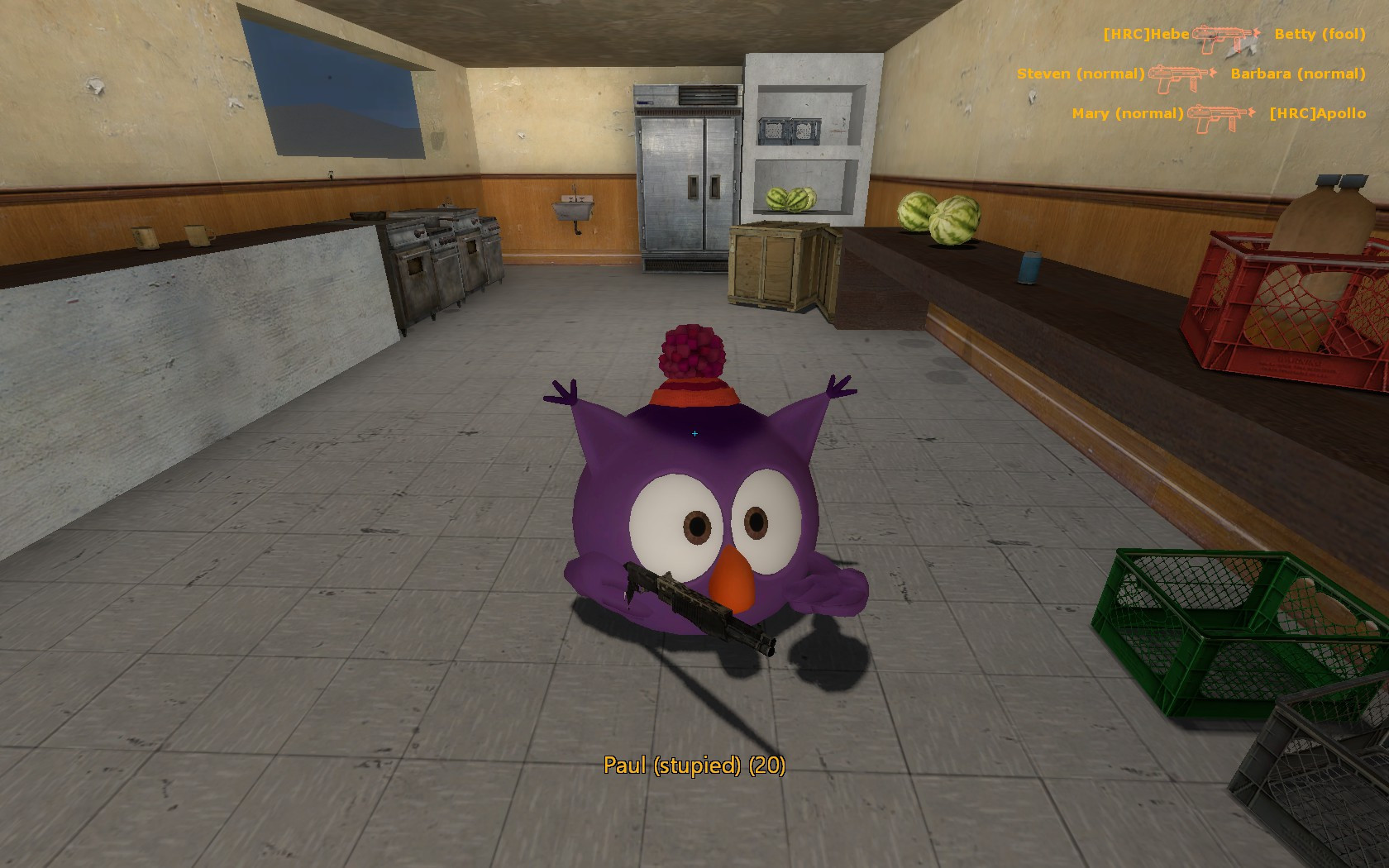Click Steven (normal) player name
Viewport: 1389px width, 868px height.
pyautogui.click(x=1079, y=74)
